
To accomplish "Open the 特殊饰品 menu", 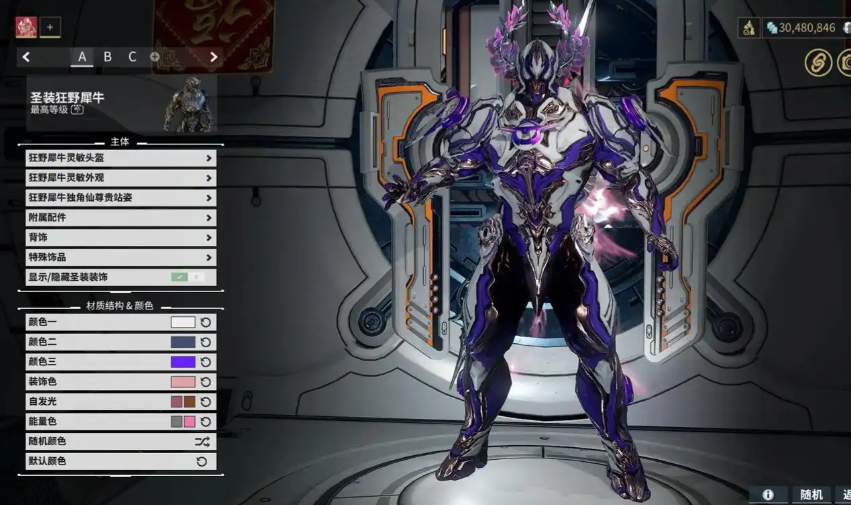I will click(x=120, y=258).
